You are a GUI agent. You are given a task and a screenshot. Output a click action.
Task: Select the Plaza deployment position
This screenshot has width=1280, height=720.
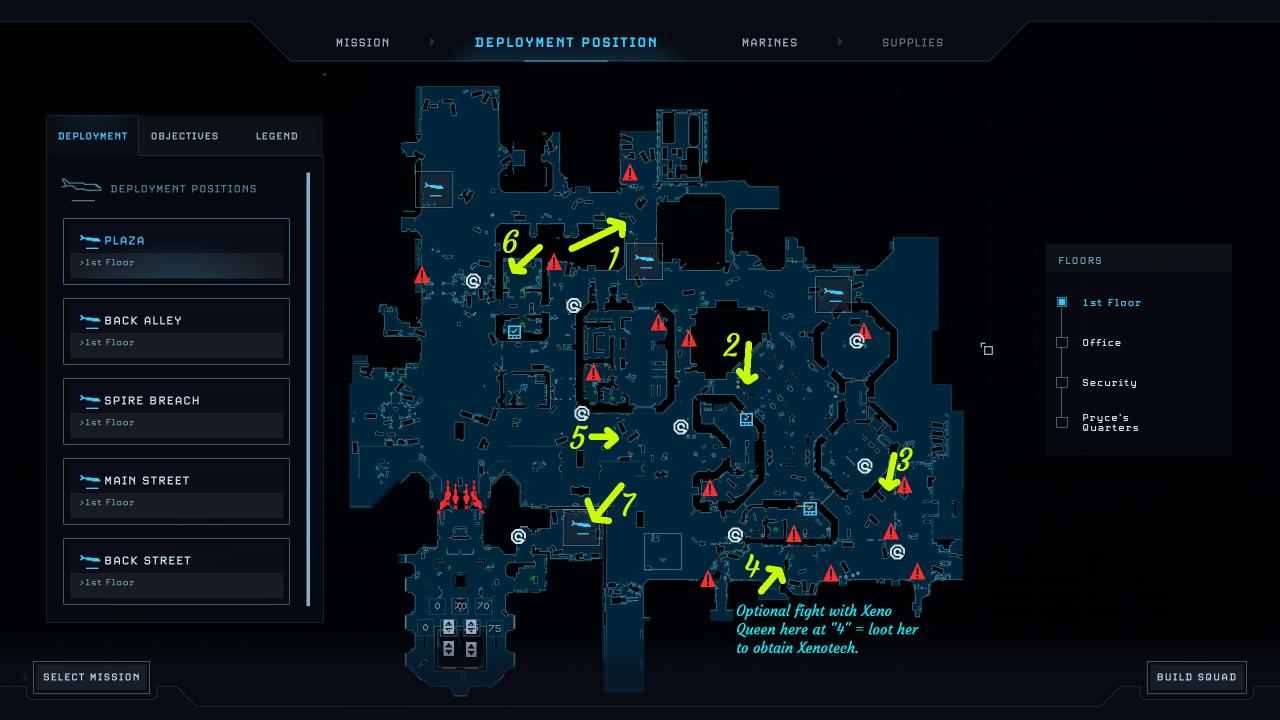[x=176, y=250]
